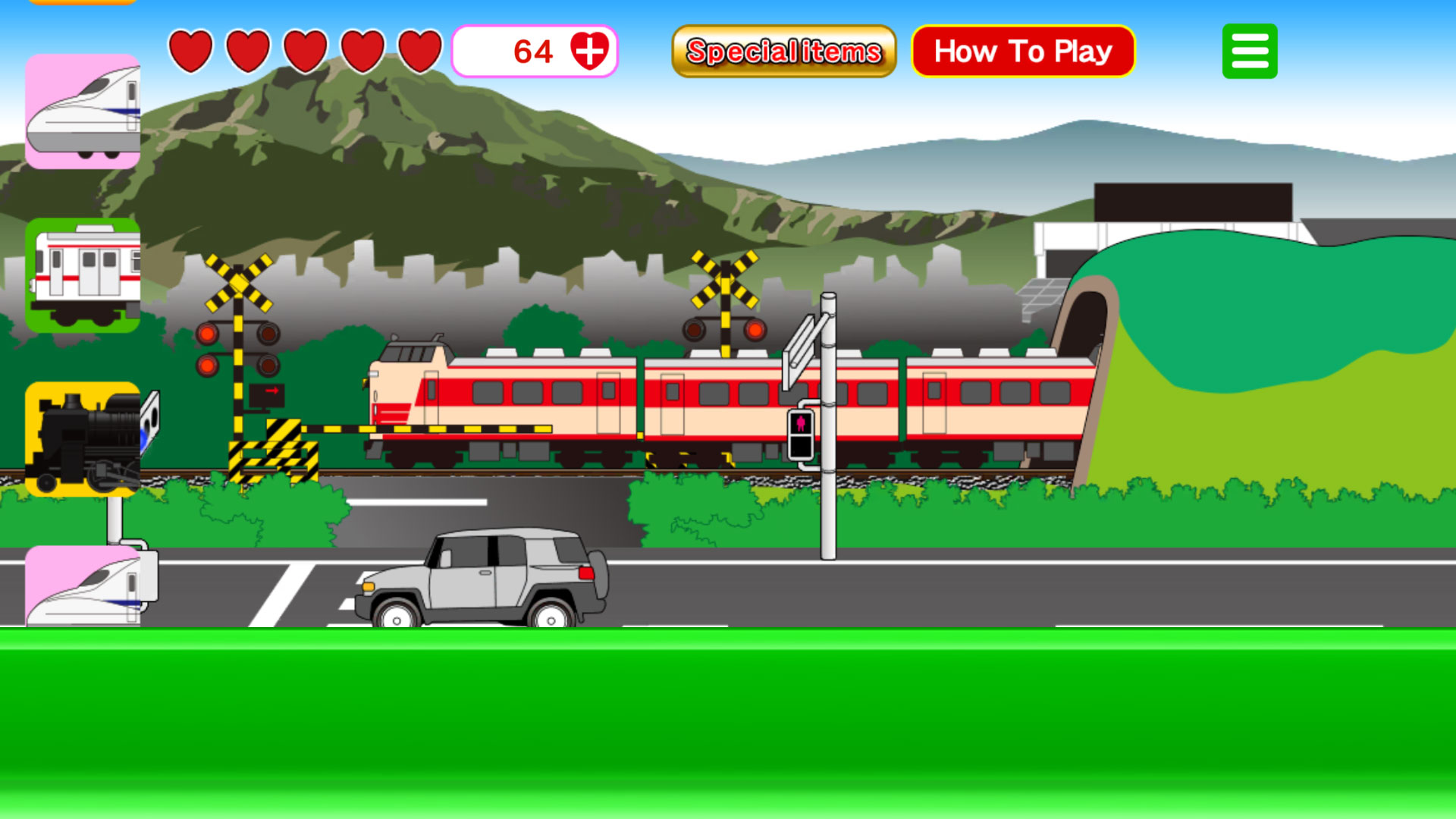Open the How To Play screen
Screen dimensions: 1456x819
tap(1023, 51)
